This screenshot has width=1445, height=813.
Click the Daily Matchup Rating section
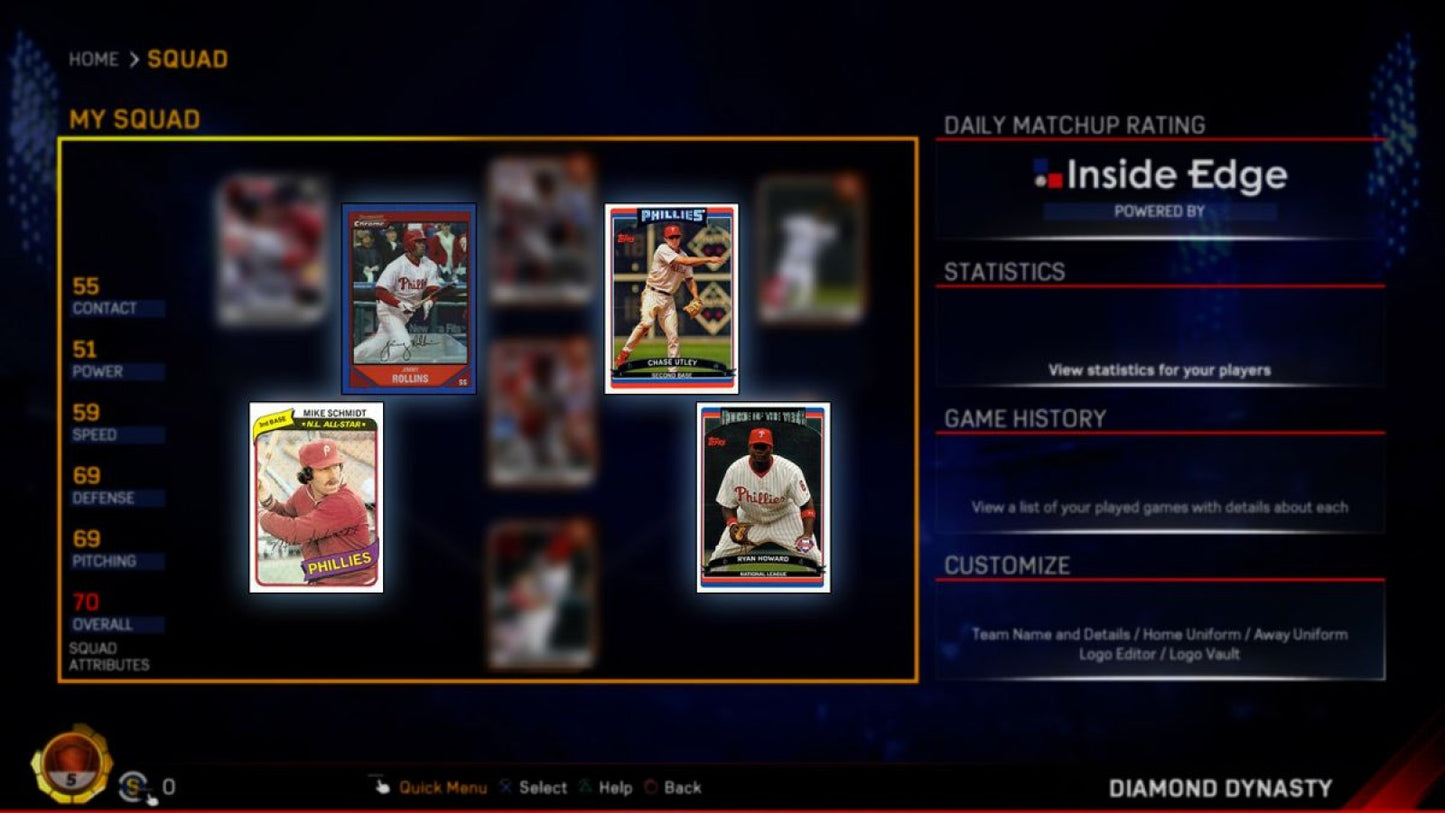(x=1070, y=125)
